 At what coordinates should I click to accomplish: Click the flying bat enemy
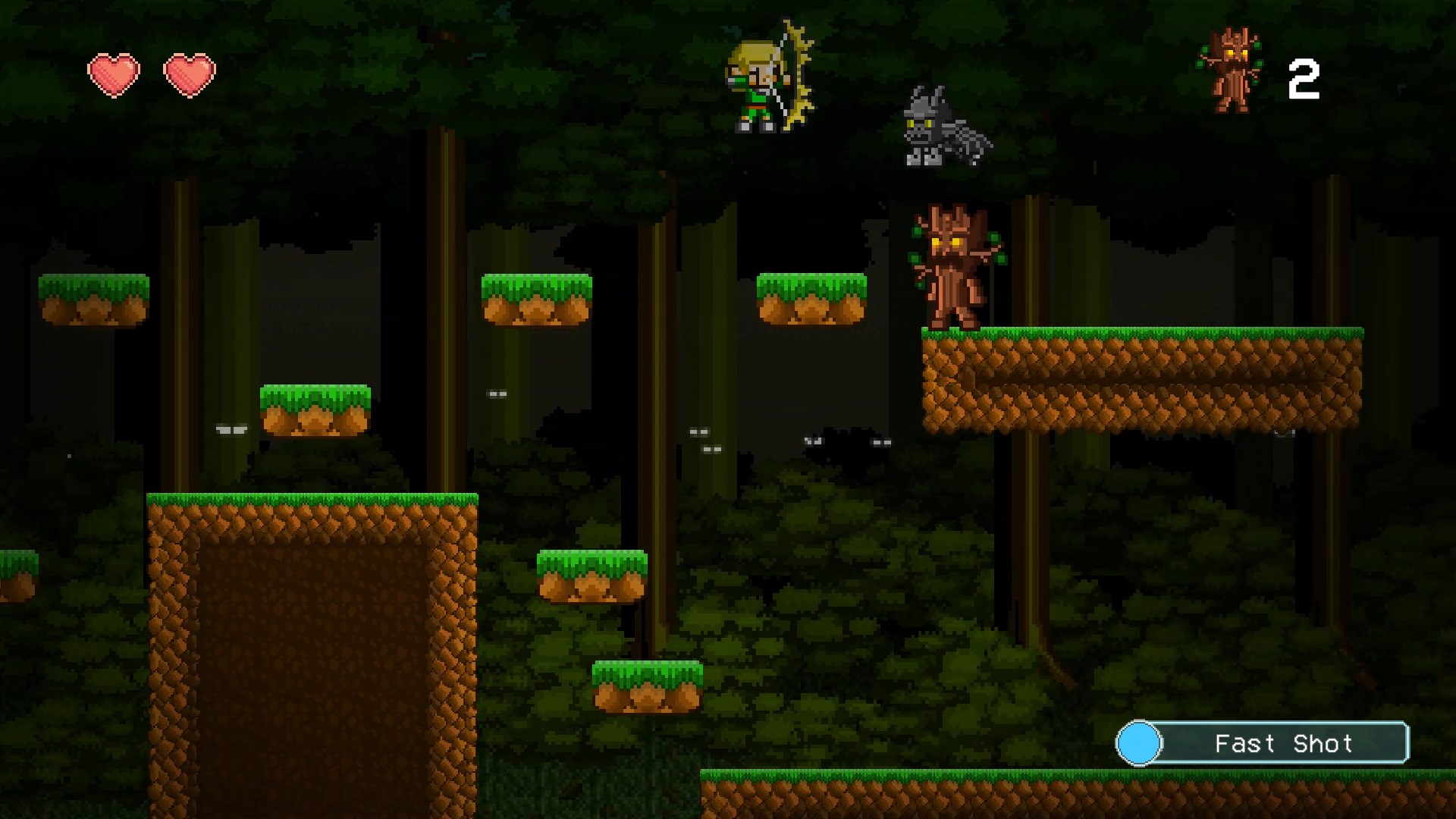click(x=937, y=125)
